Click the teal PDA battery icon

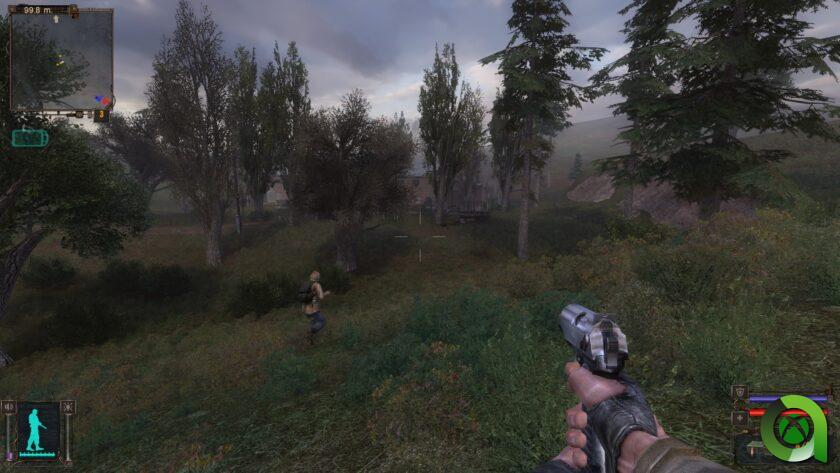[x=29, y=138]
